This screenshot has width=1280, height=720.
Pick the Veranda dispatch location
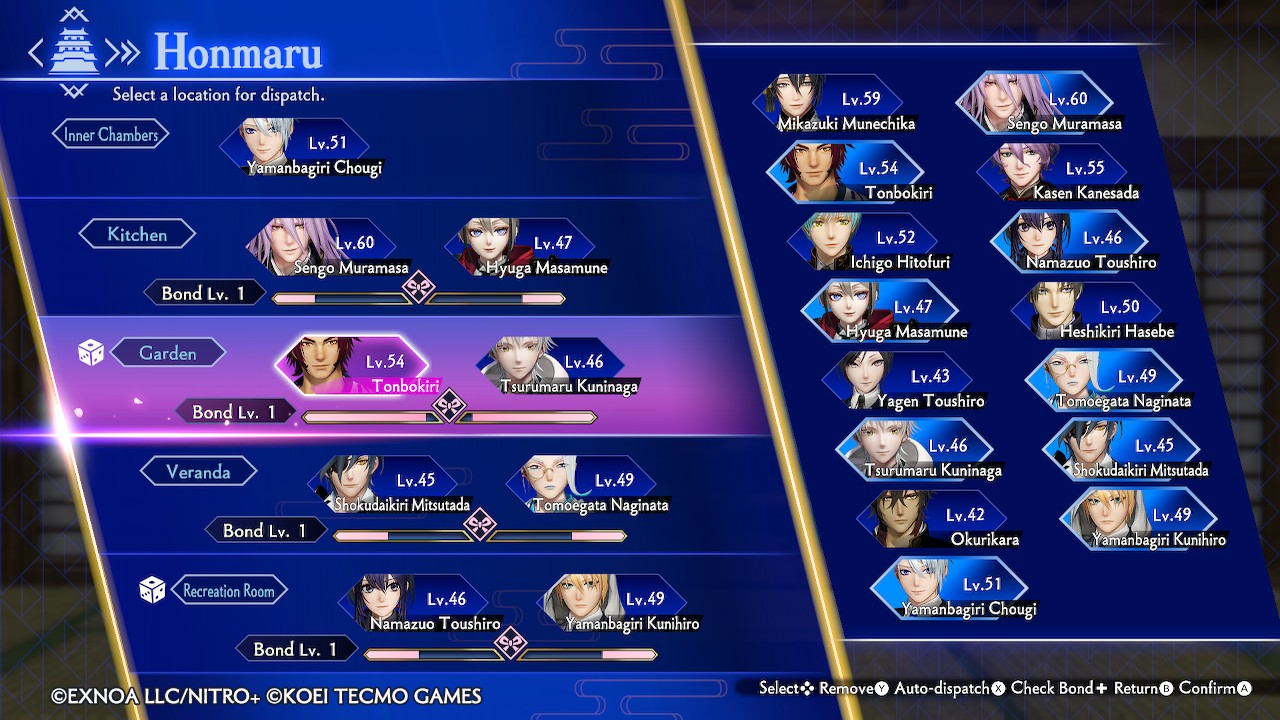(x=198, y=472)
